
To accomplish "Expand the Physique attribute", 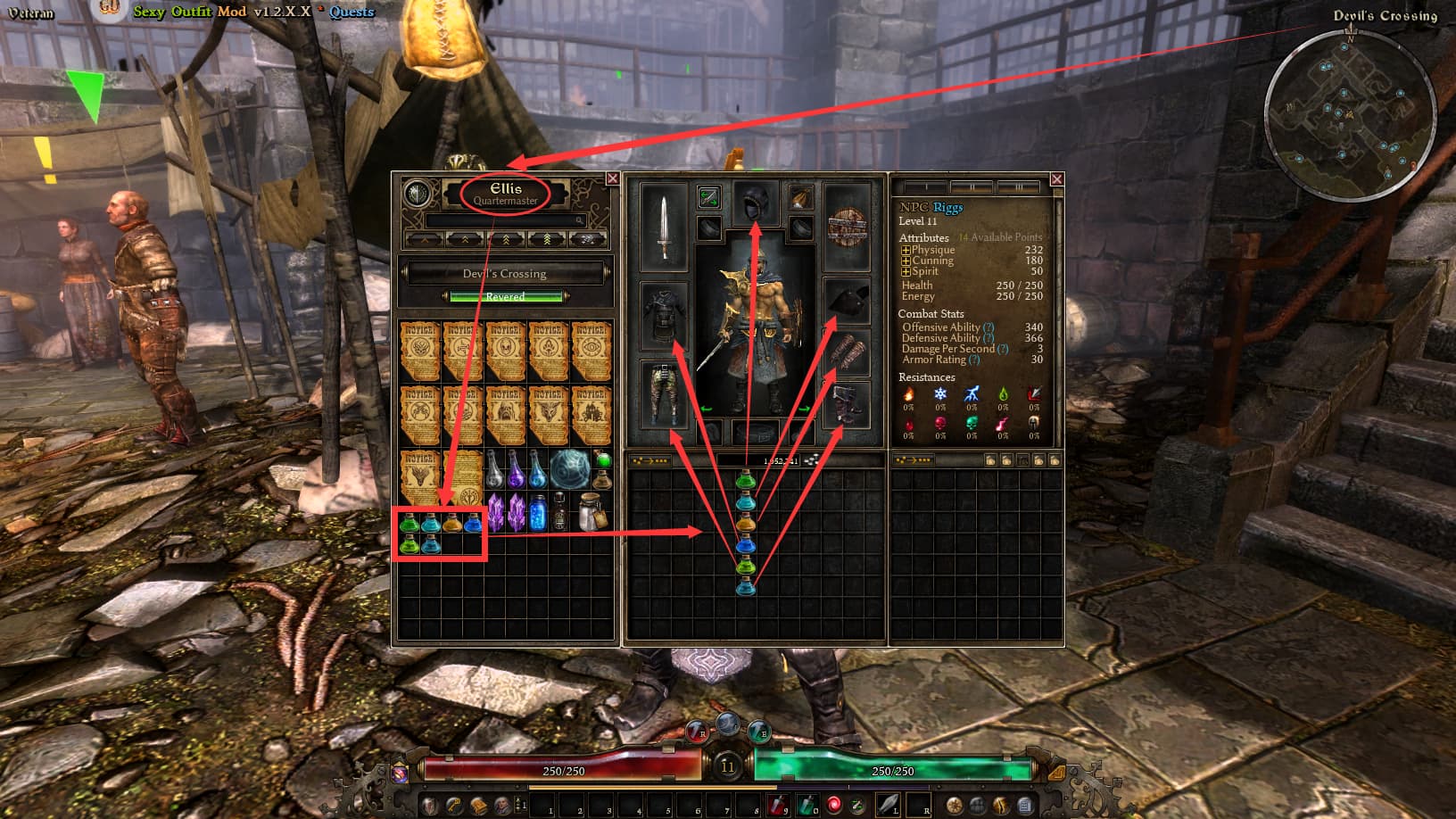I will click(906, 251).
